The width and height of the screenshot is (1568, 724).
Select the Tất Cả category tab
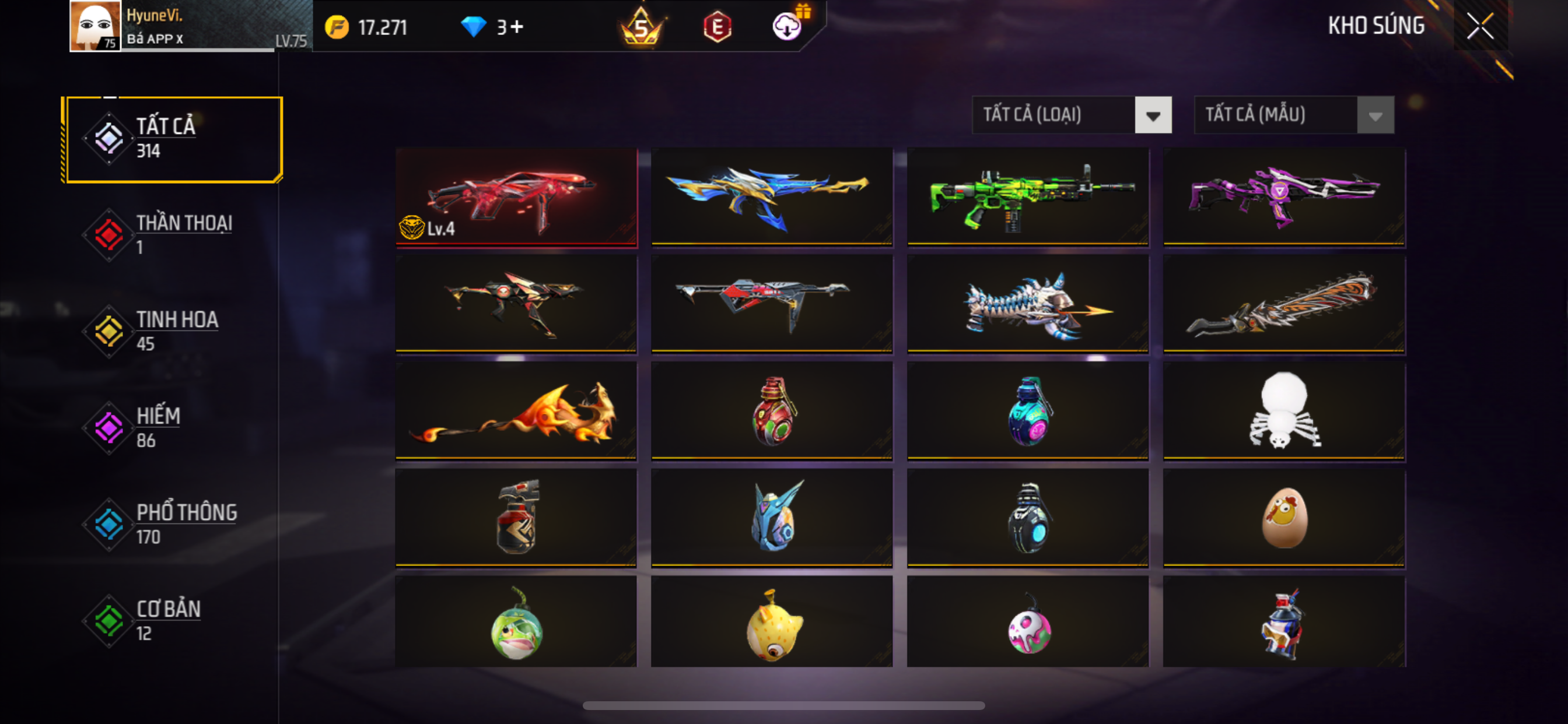pyautogui.click(x=173, y=139)
